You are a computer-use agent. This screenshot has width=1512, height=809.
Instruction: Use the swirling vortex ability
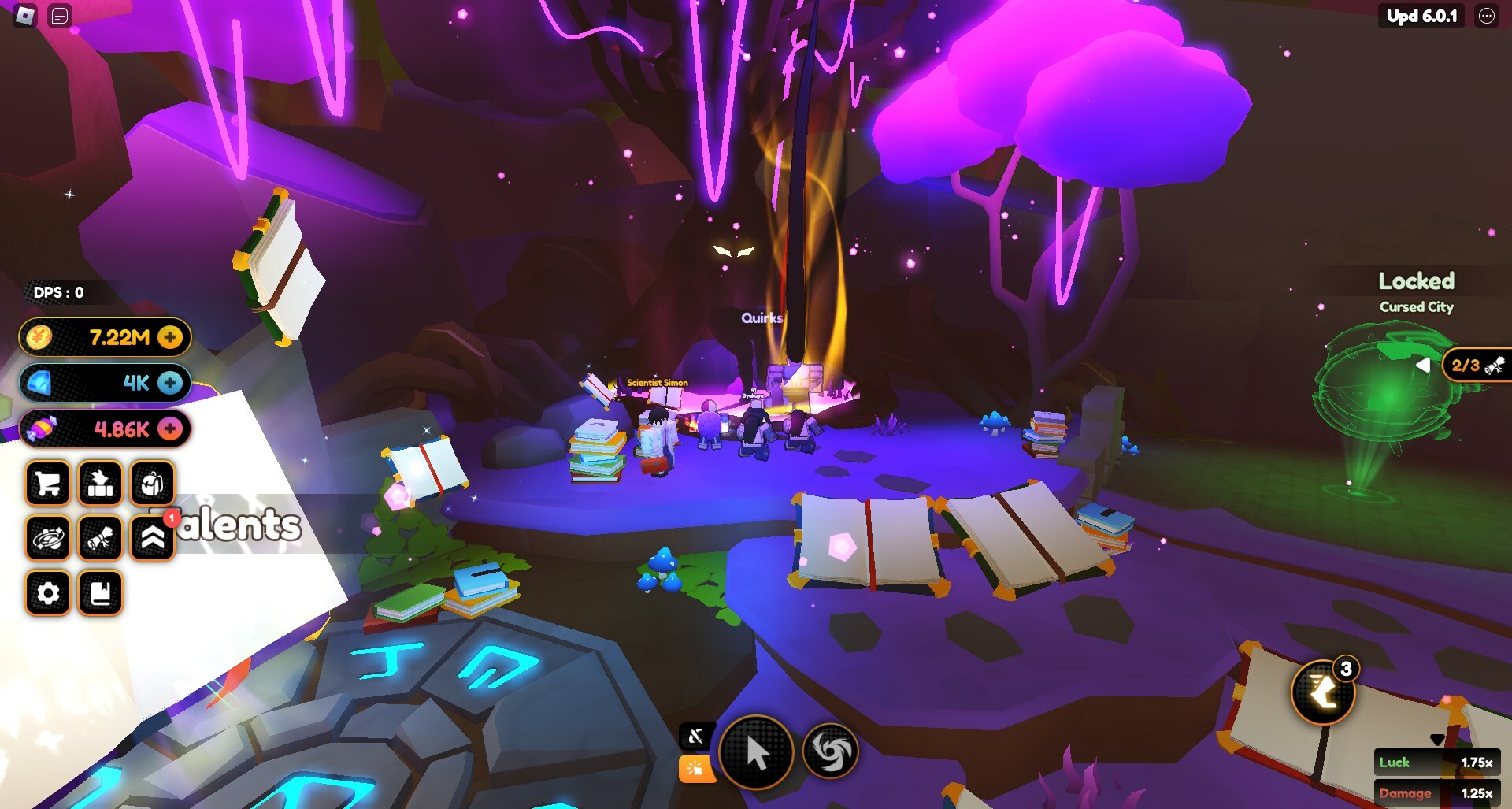tap(830, 751)
